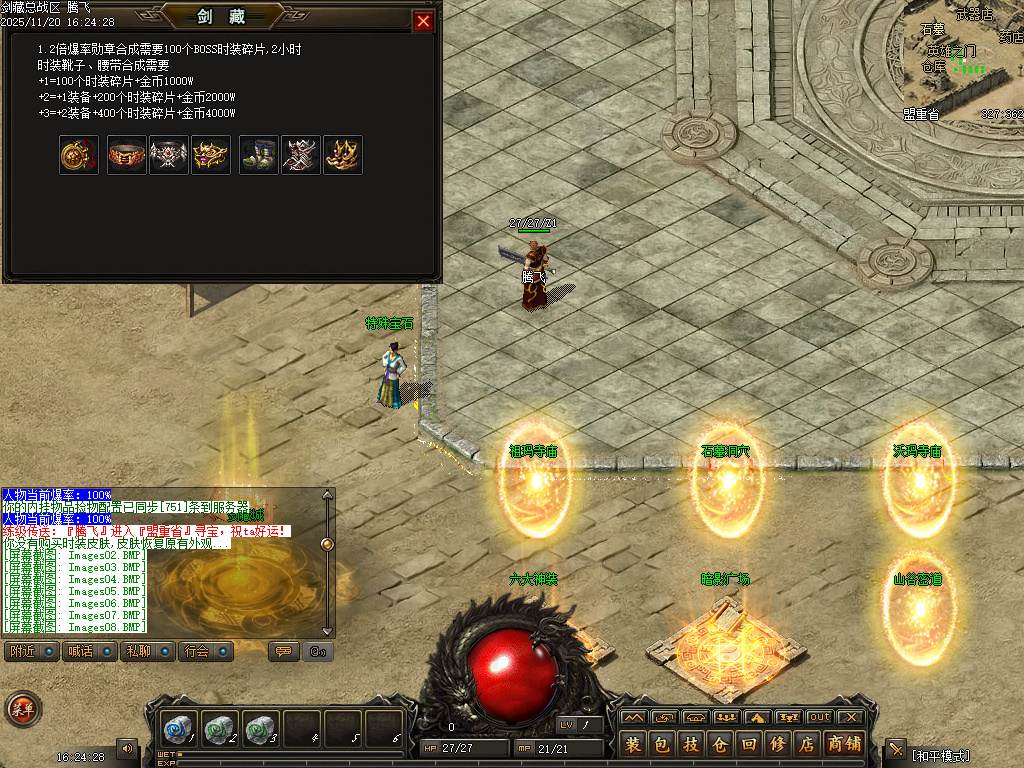Open the 仓 warehouse storage
This screenshot has height=768, width=1024.
(x=720, y=744)
